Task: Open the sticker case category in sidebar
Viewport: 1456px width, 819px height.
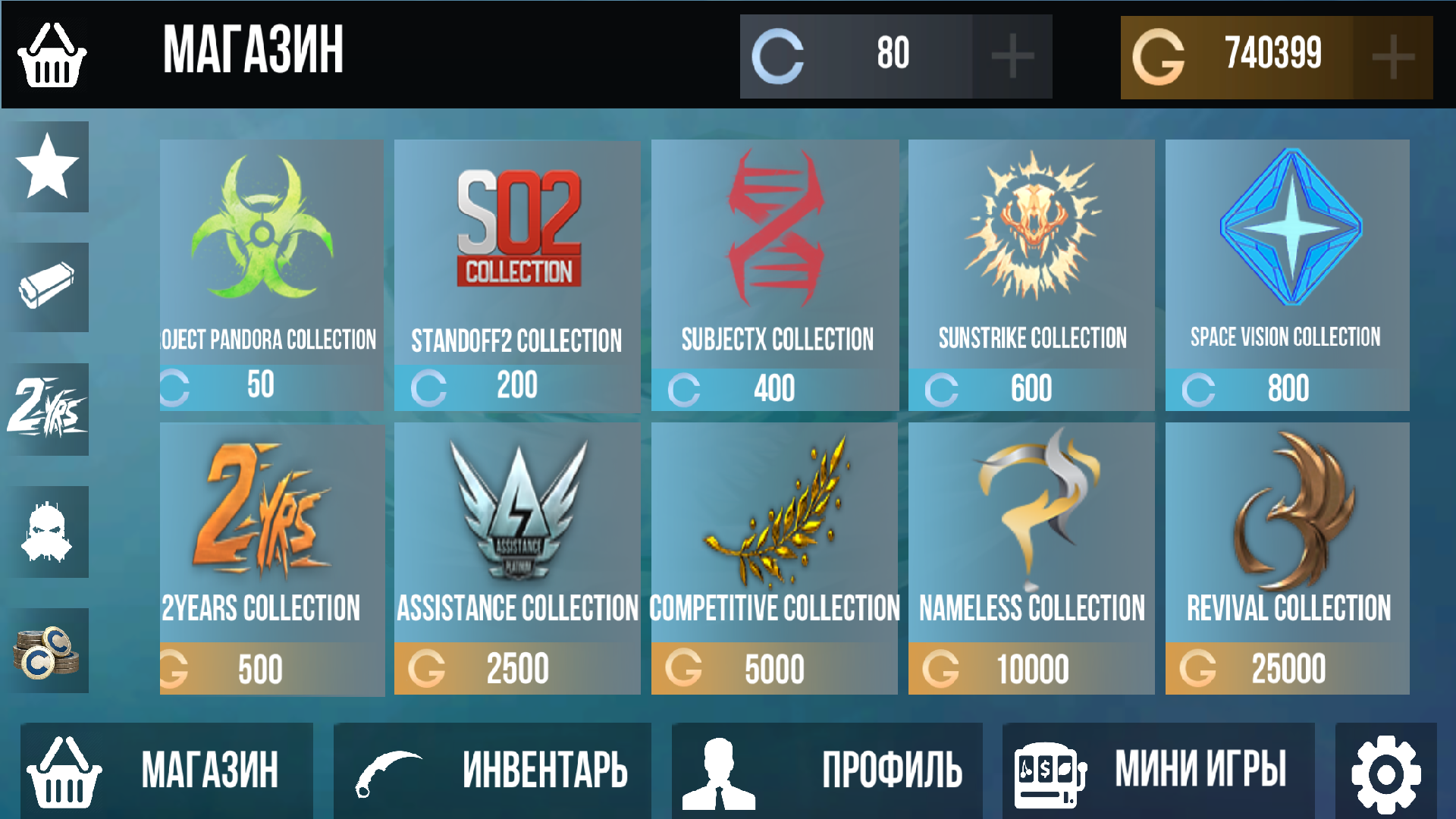Action: (x=48, y=288)
